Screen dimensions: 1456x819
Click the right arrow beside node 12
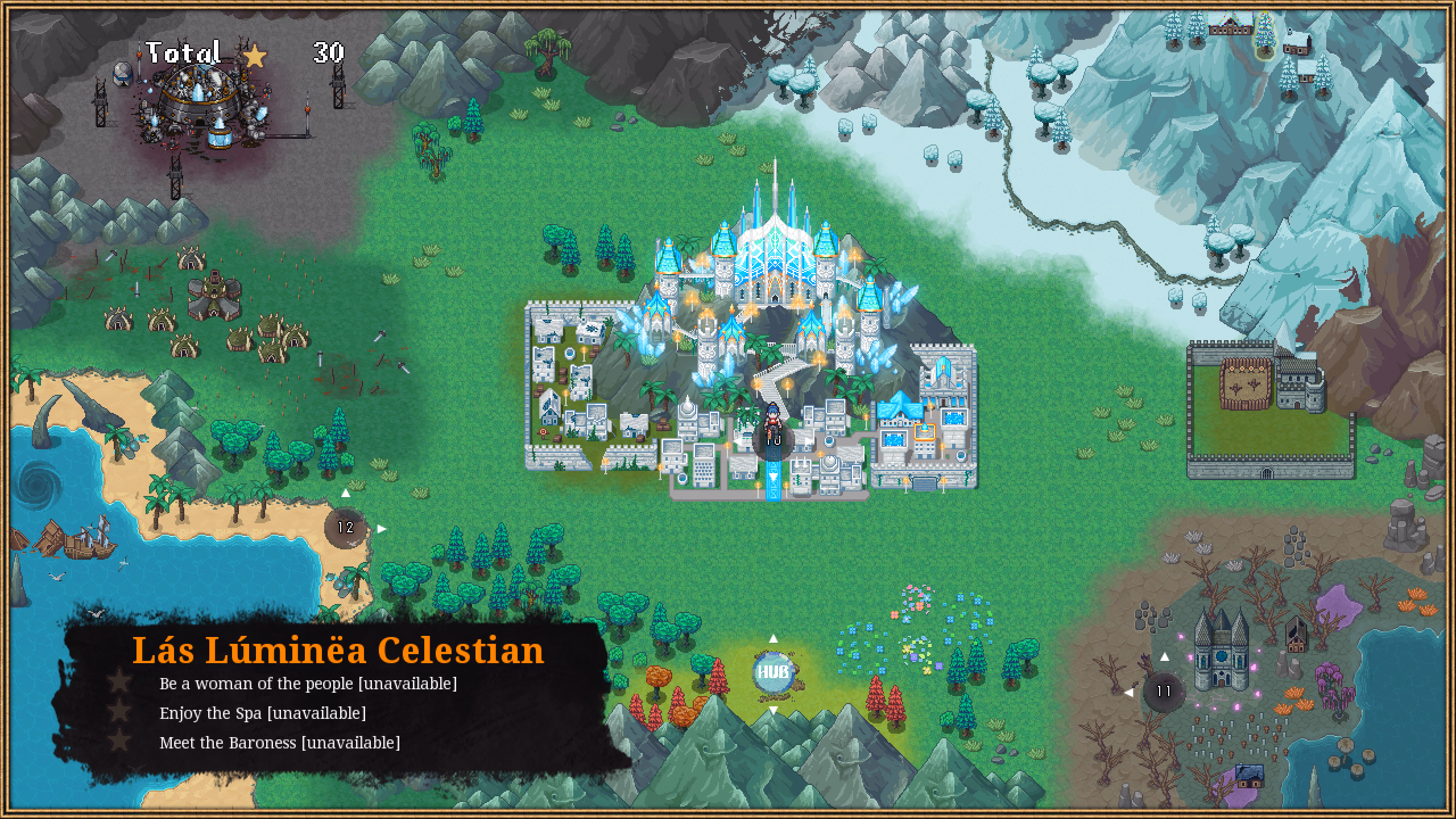[382, 529]
